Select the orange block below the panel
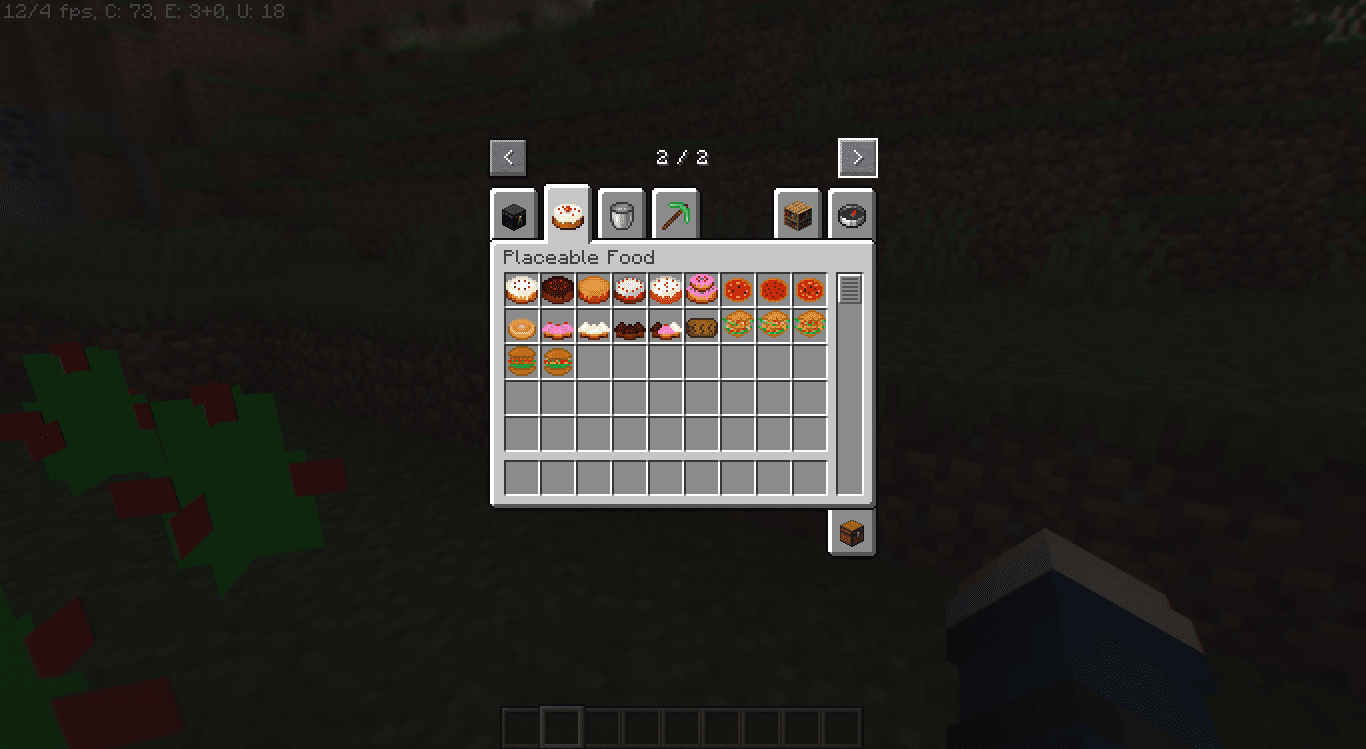 click(x=850, y=531)
